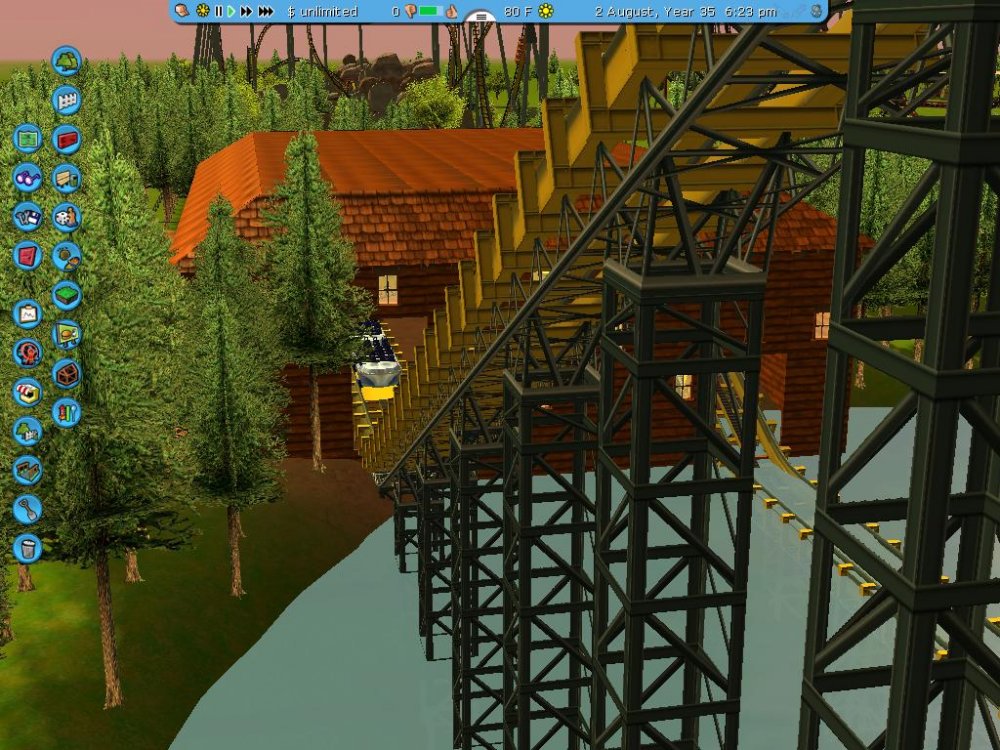Set game to normal play speed
Viewport: 1000px width, 750px height.
pyautogui.click(x=231, y=11)
